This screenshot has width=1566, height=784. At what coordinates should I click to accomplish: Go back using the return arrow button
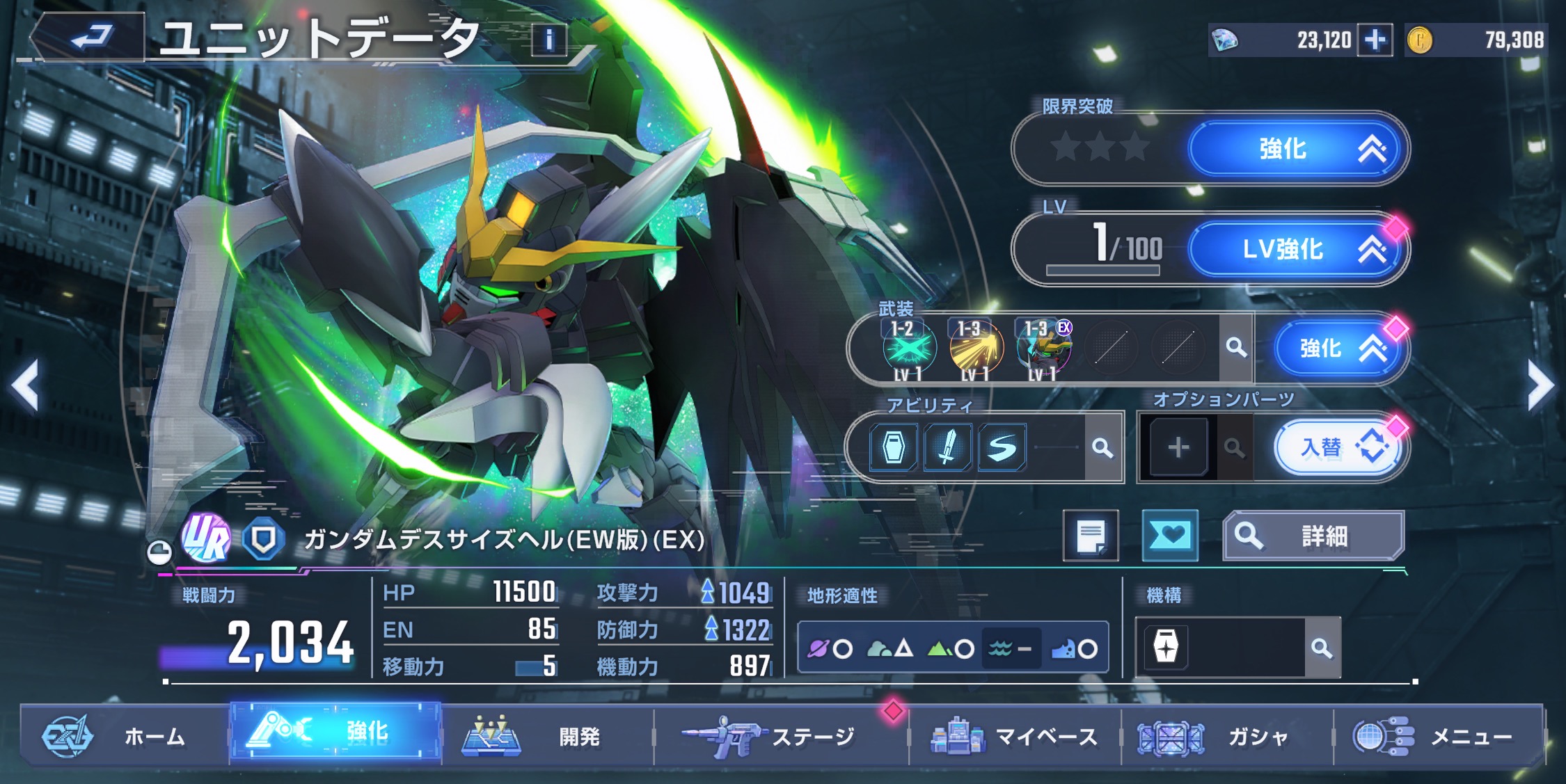(x=89, y=38)
